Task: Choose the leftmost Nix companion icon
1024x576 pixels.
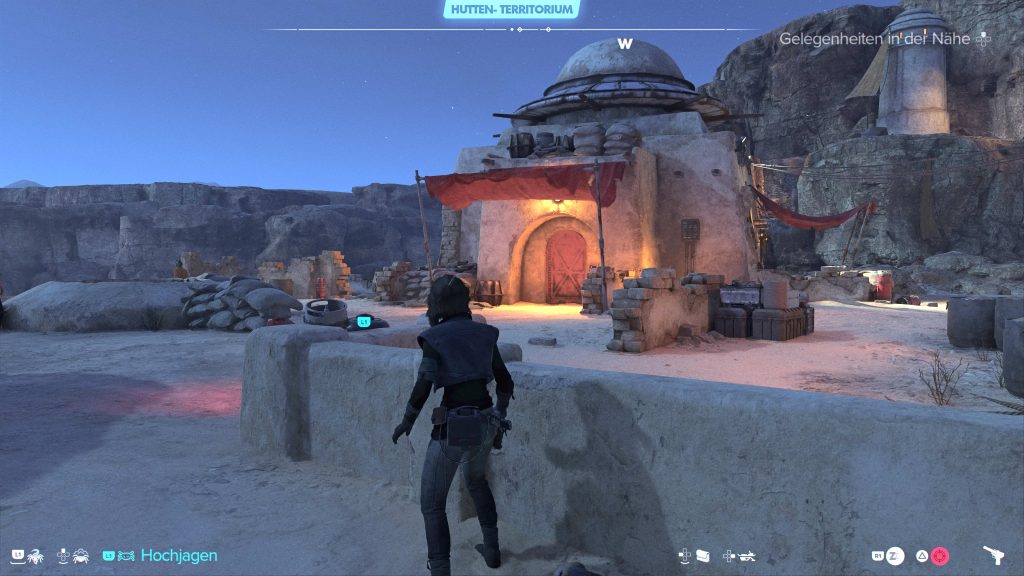Action: click(x=34, y=555)
